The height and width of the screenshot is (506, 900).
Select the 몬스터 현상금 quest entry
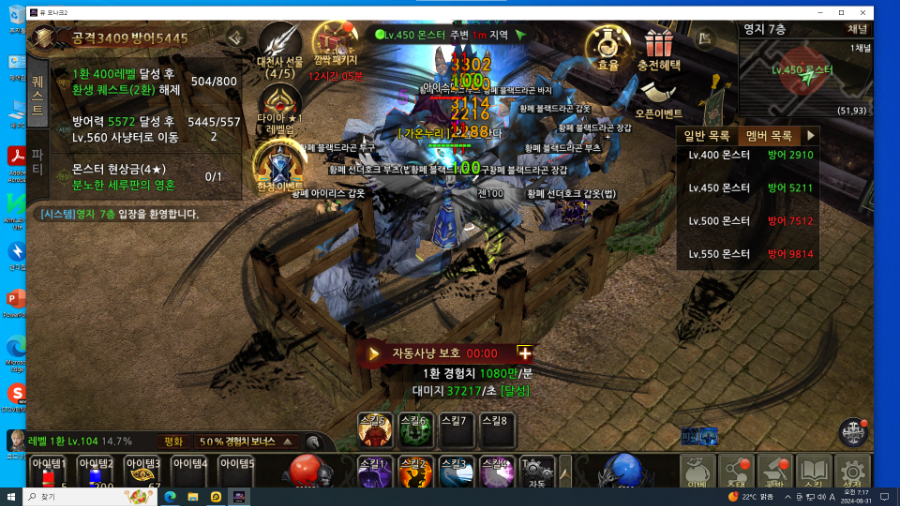pos(140,176)
